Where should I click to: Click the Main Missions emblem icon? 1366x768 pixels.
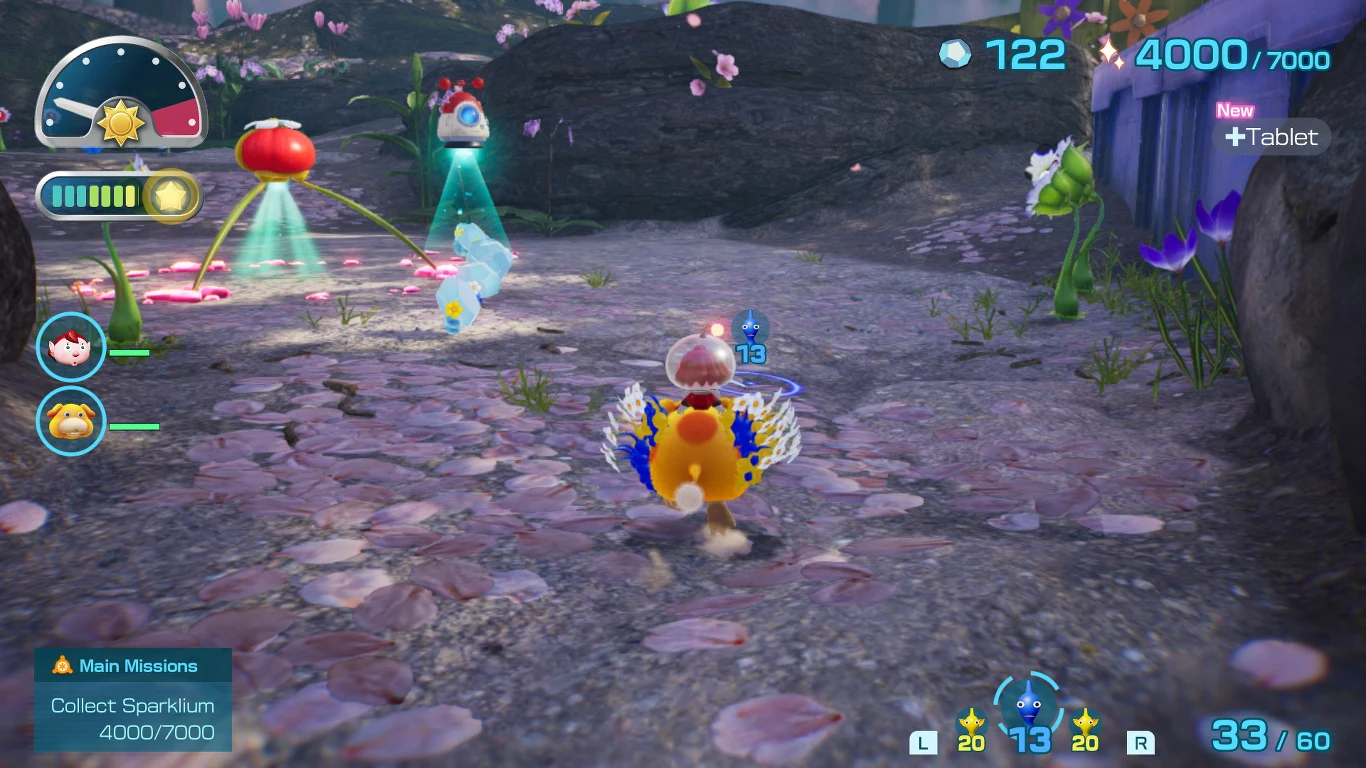point(60,665)
